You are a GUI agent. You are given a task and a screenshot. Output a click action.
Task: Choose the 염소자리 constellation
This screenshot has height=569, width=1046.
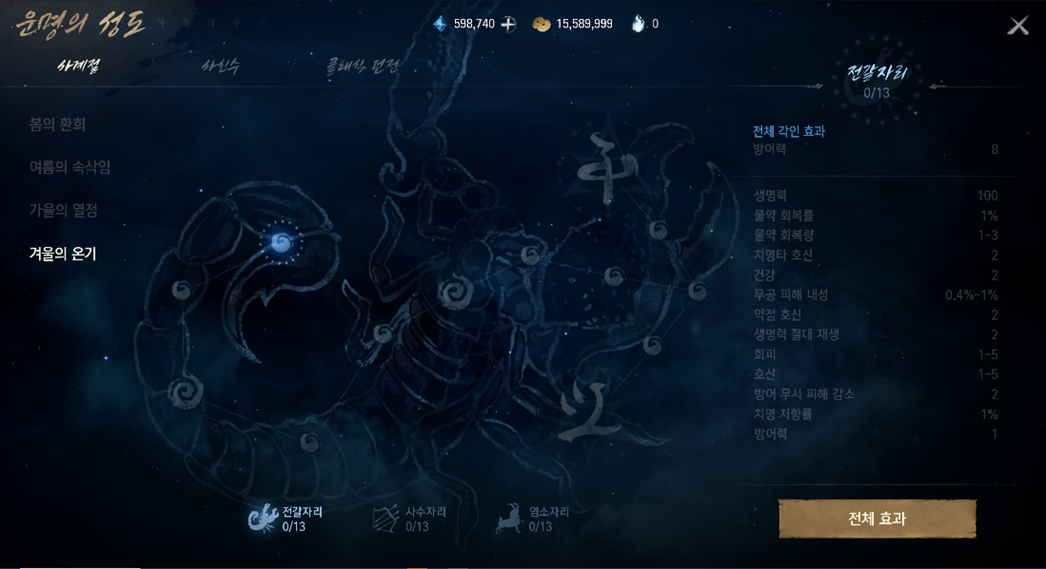532,518
